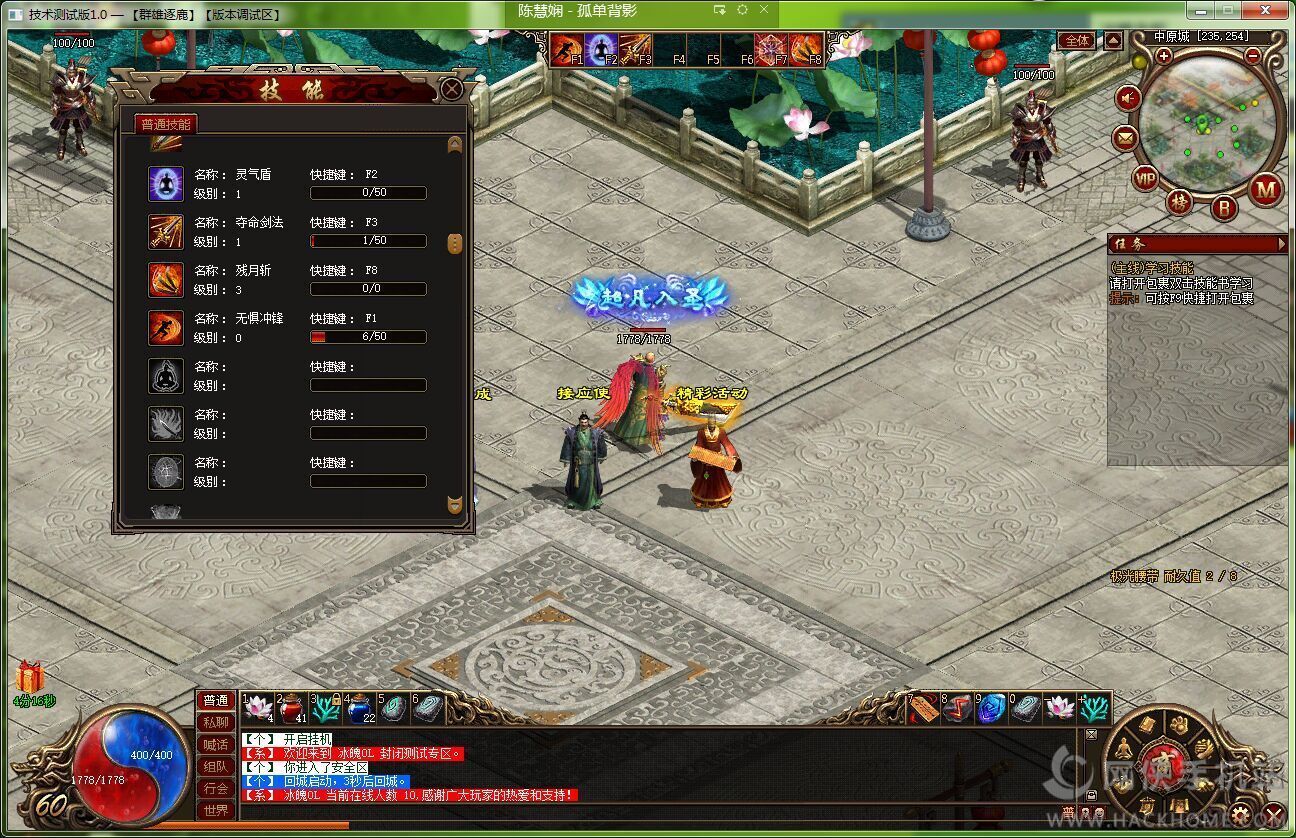Click the 灵气盾 skill icon in the list
Image resolution: width=1296 pixels, height=838 pixels.
click(x=166, y=184)
